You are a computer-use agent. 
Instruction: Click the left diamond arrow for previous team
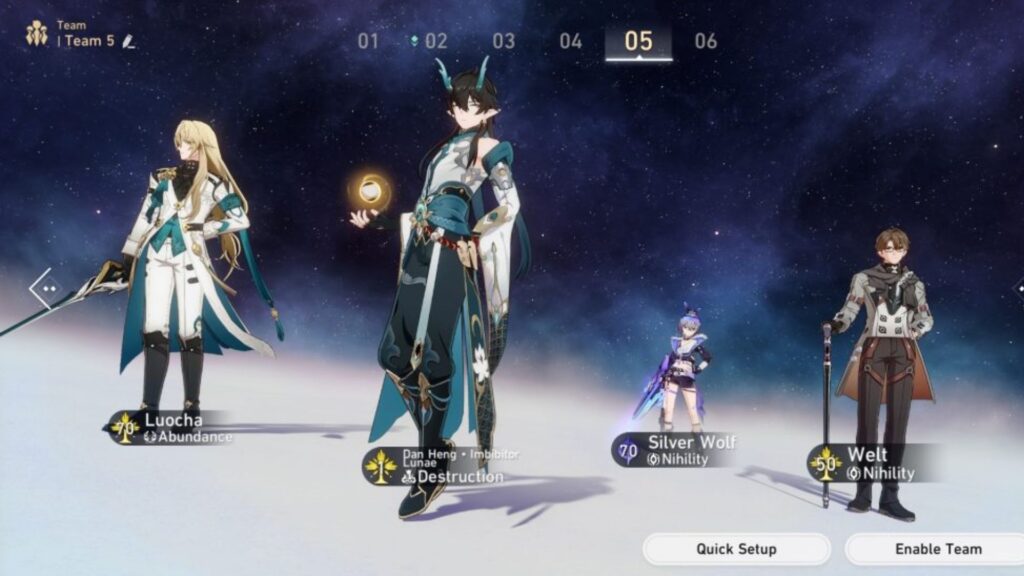pyautogui.click(x=45, y=290)
